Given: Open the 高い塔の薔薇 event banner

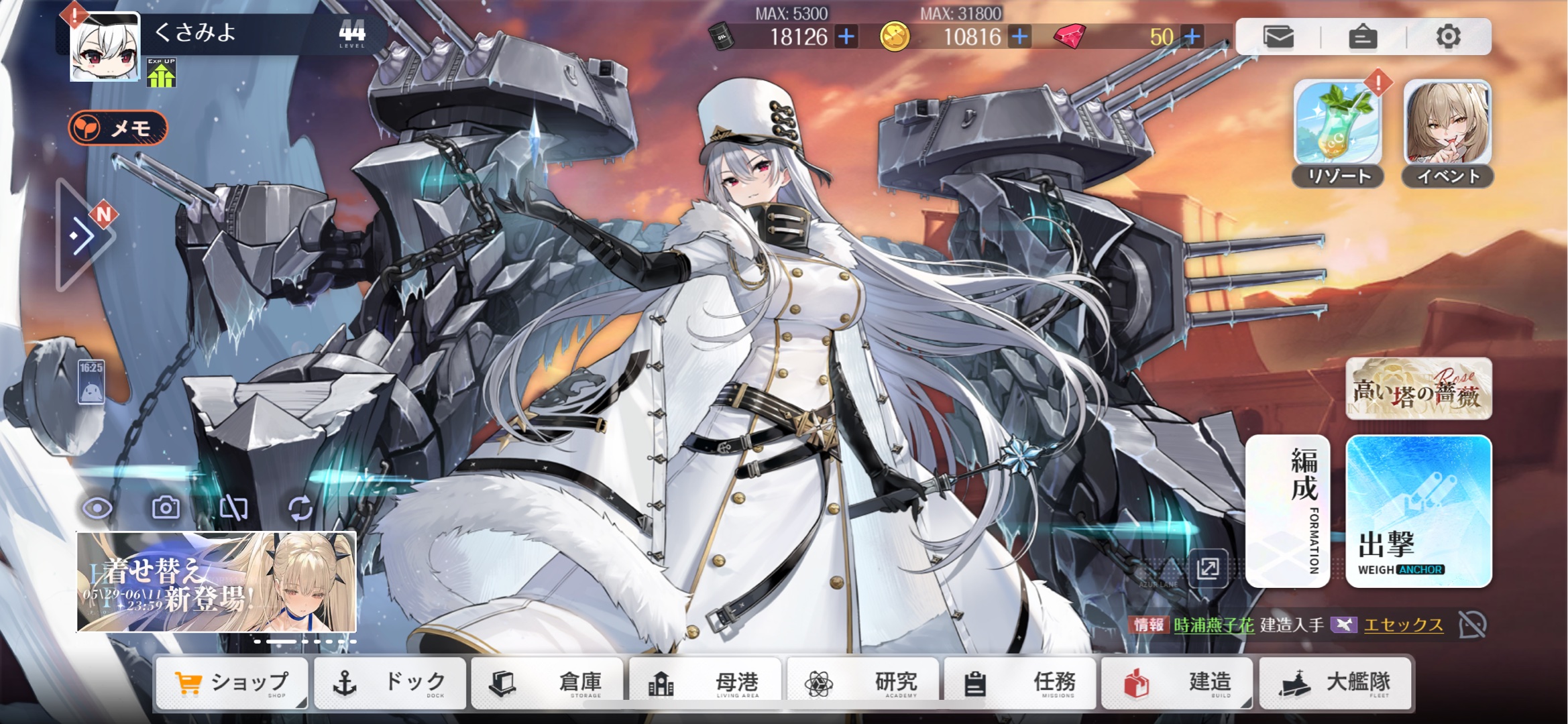Looking at the screenshot, I should [x=1418, y=389].
